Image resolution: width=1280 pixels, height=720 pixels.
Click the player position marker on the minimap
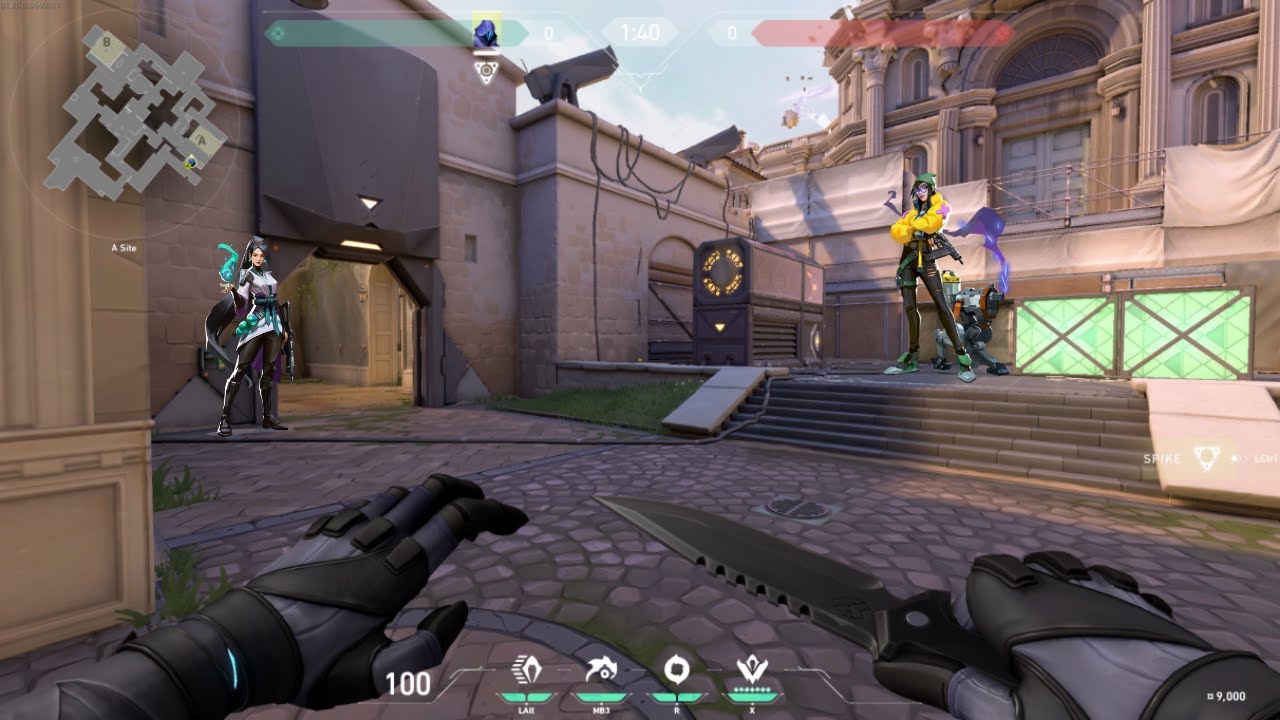coord(192,161)
